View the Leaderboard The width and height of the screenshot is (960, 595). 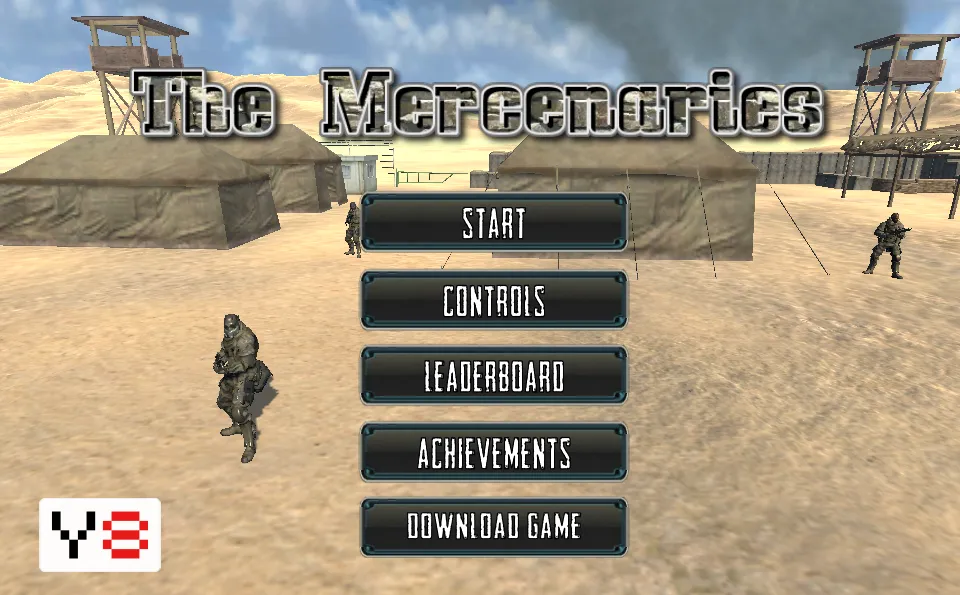[x=494, y=376]
